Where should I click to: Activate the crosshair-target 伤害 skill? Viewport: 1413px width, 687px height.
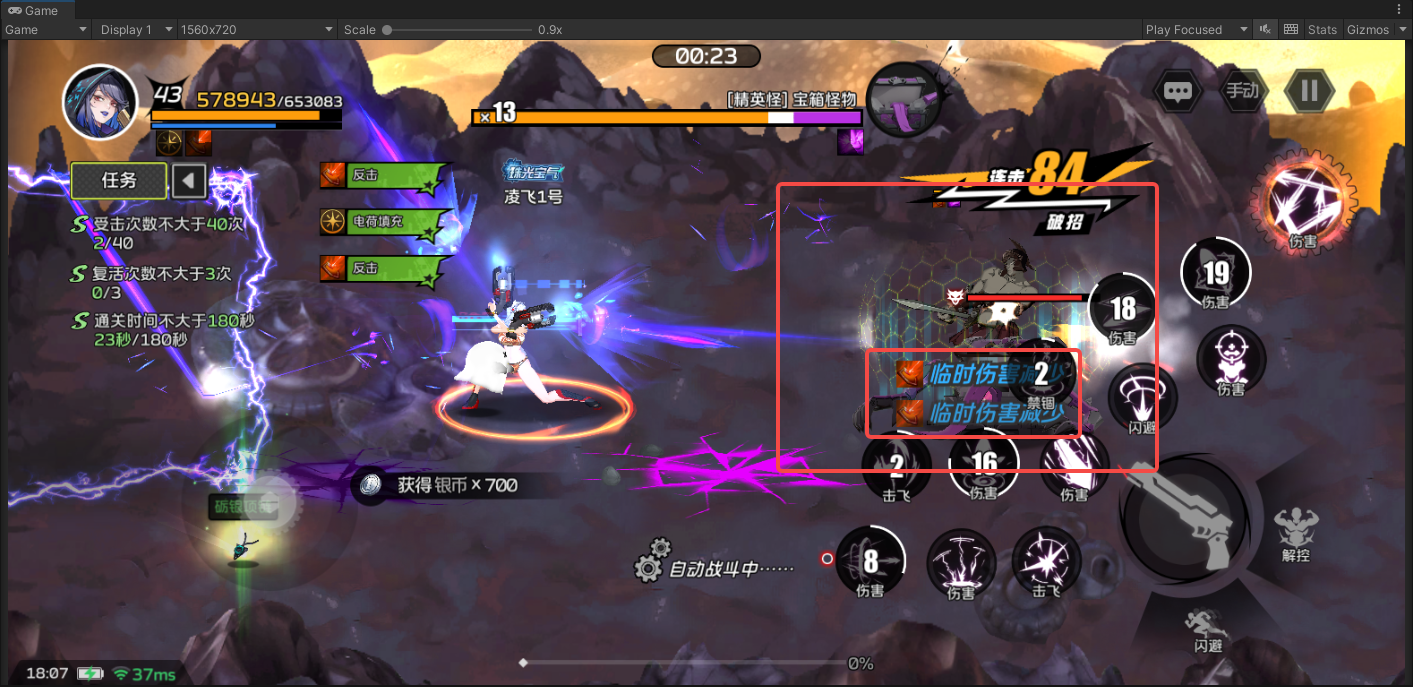tap(1231, 358)
